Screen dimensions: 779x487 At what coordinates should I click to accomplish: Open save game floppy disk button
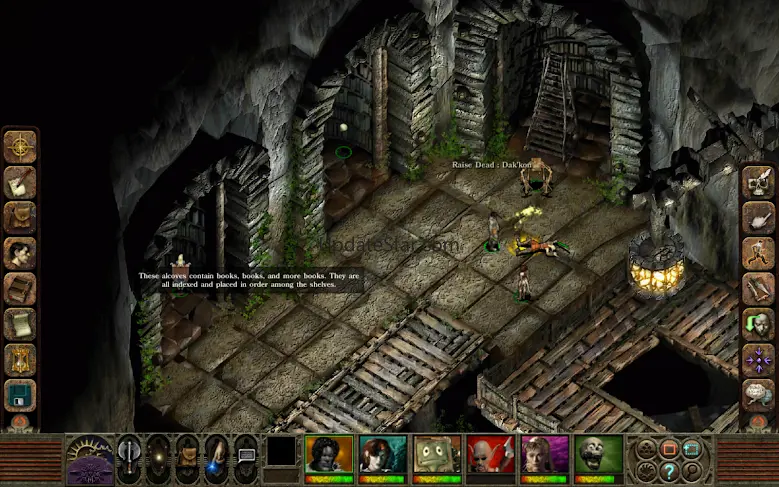pyautogui.click(x=19, y=395)
